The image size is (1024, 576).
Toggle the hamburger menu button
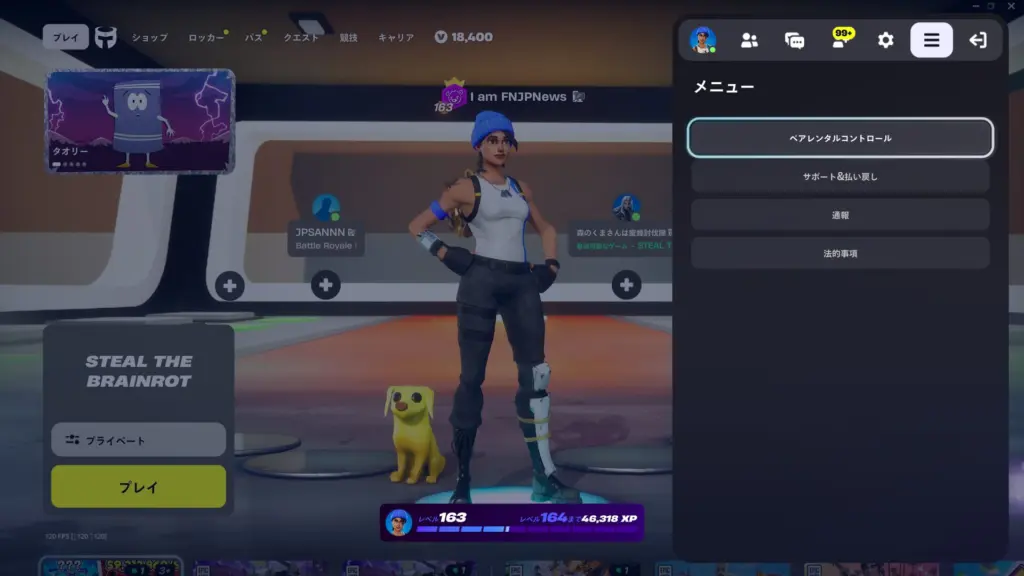(x=931, y=40)
